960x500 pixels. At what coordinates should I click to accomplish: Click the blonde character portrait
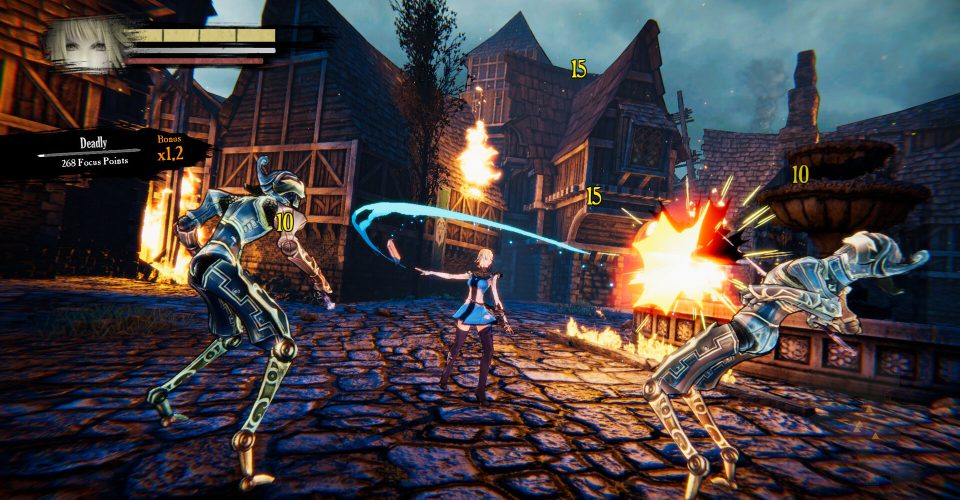88,43
